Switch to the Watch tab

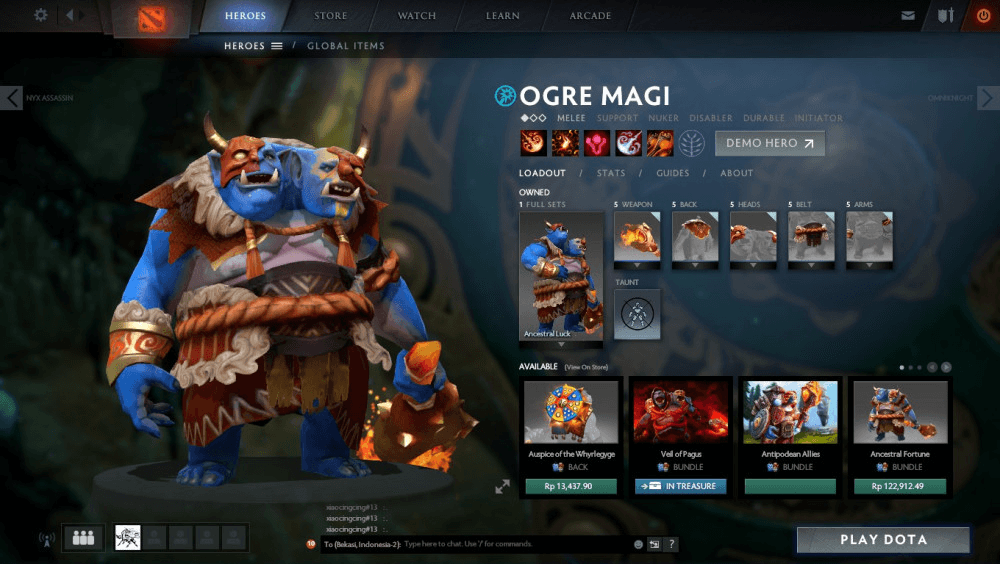[417, 16]
